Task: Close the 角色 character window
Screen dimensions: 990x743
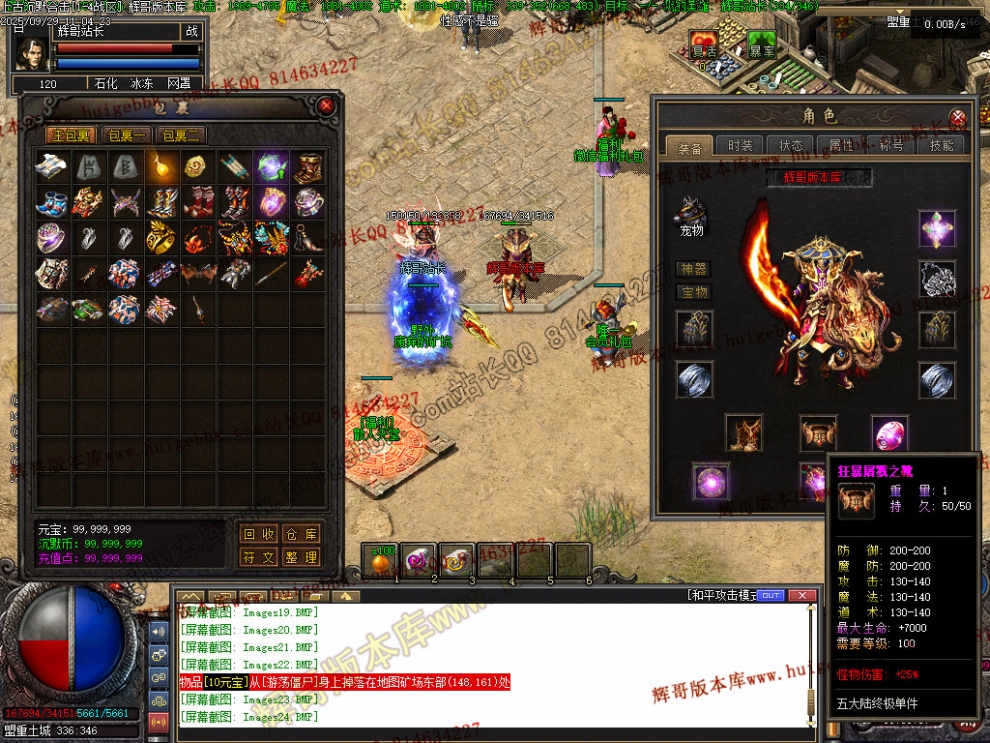Action: click(957, 116)
